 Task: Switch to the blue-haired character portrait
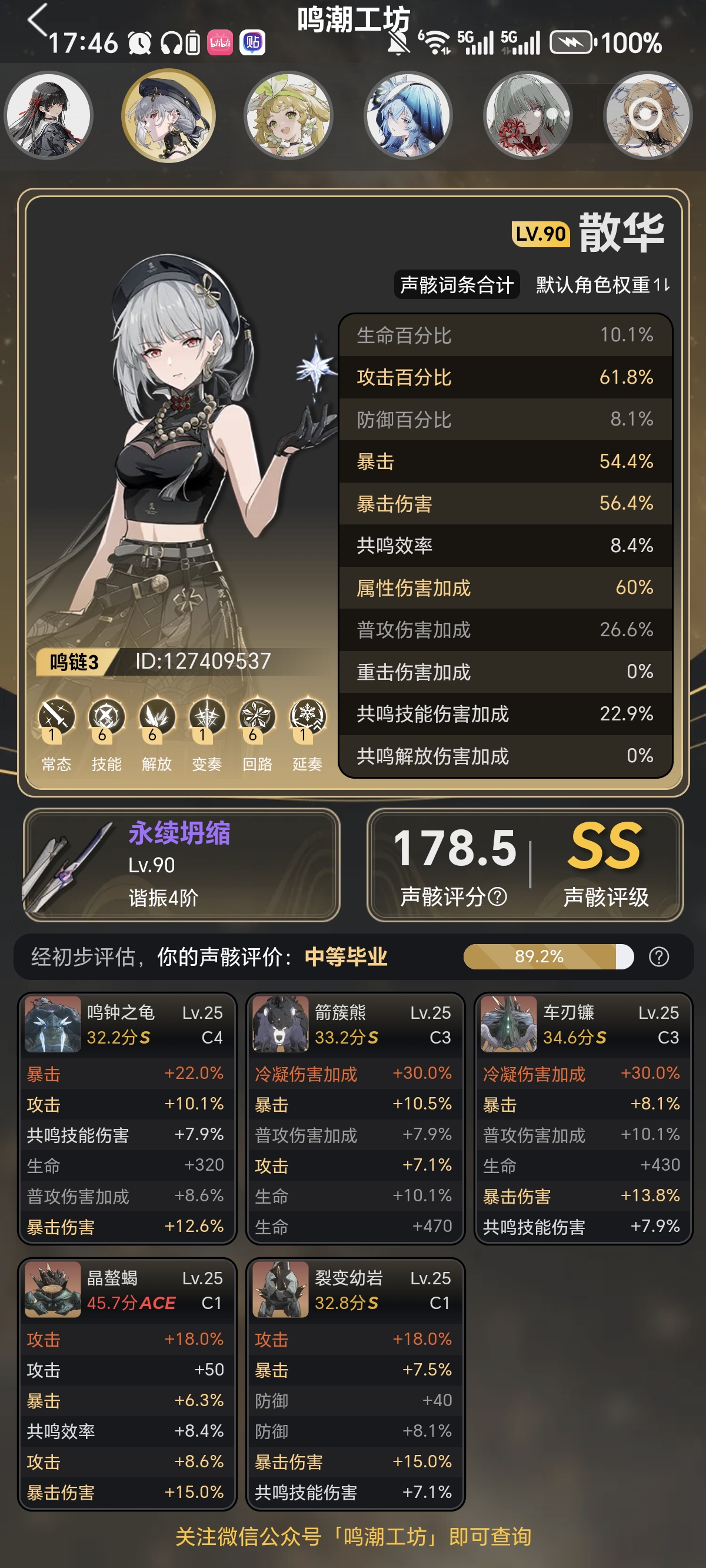[408, 115]
